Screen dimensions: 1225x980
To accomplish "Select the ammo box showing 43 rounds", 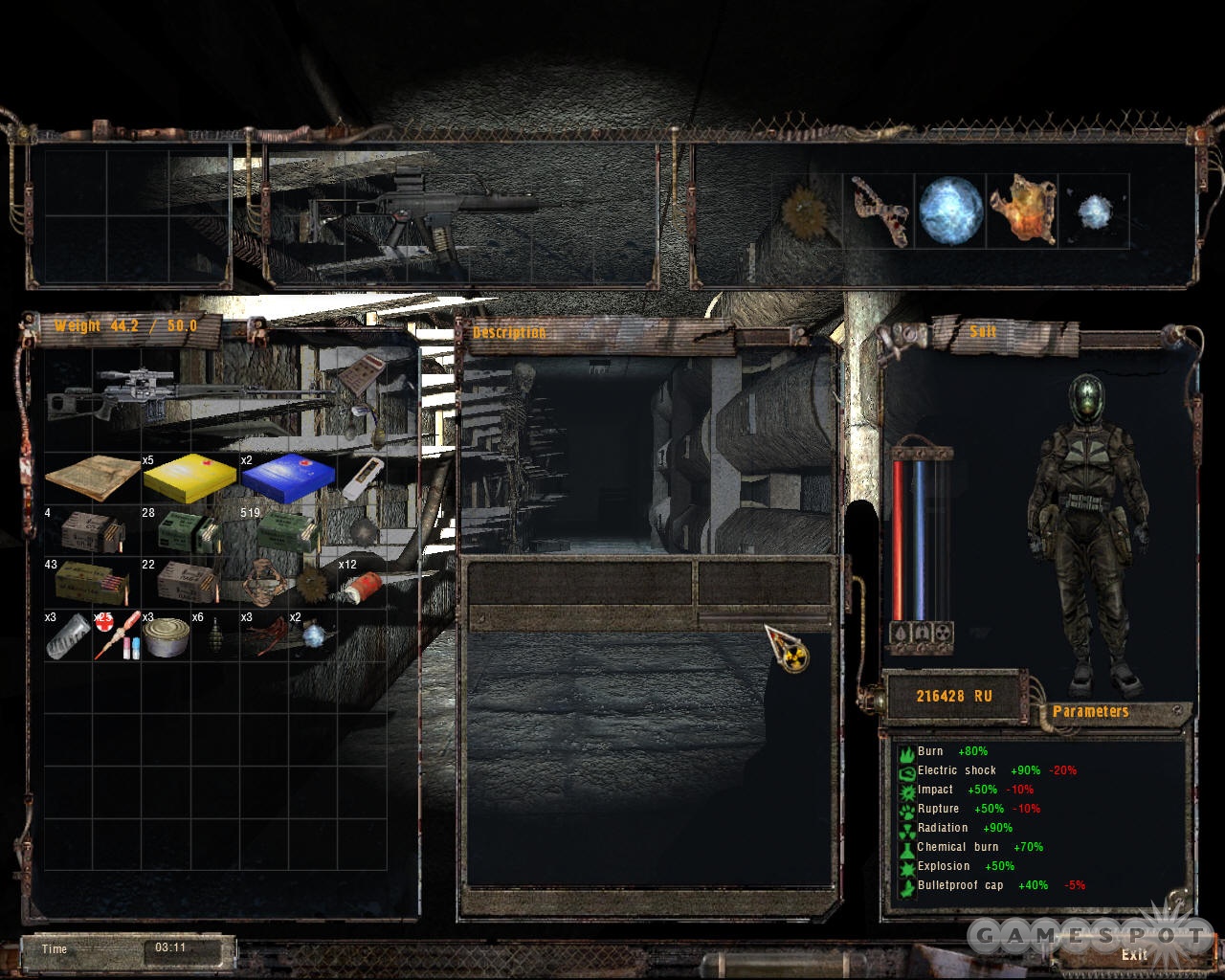I will click(x=92, y=583).
